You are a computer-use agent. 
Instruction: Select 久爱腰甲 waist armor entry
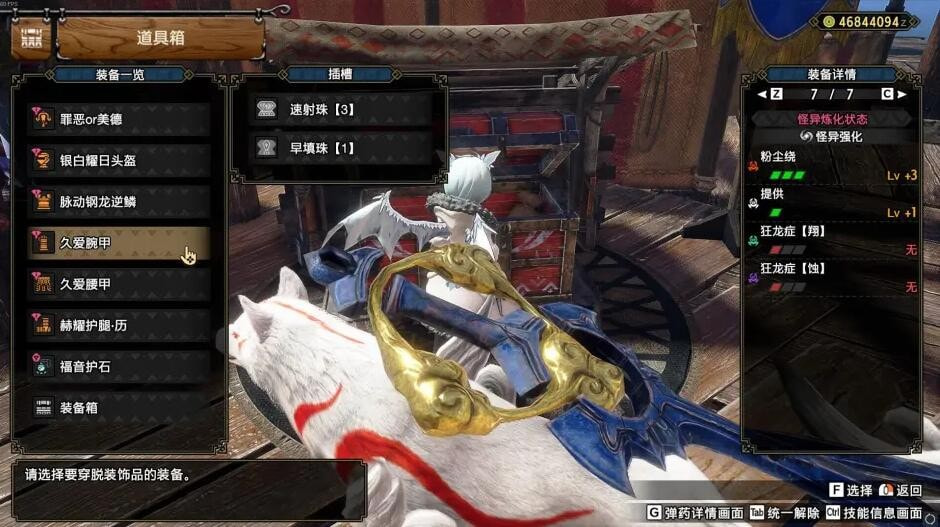120,284
